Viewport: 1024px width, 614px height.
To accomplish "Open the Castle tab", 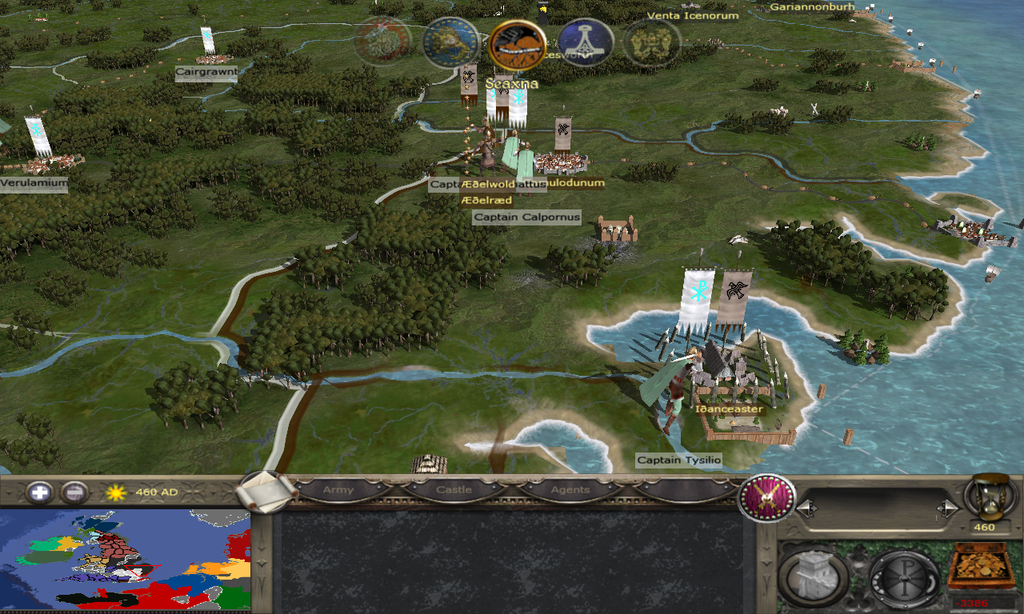I will [453, 490].
